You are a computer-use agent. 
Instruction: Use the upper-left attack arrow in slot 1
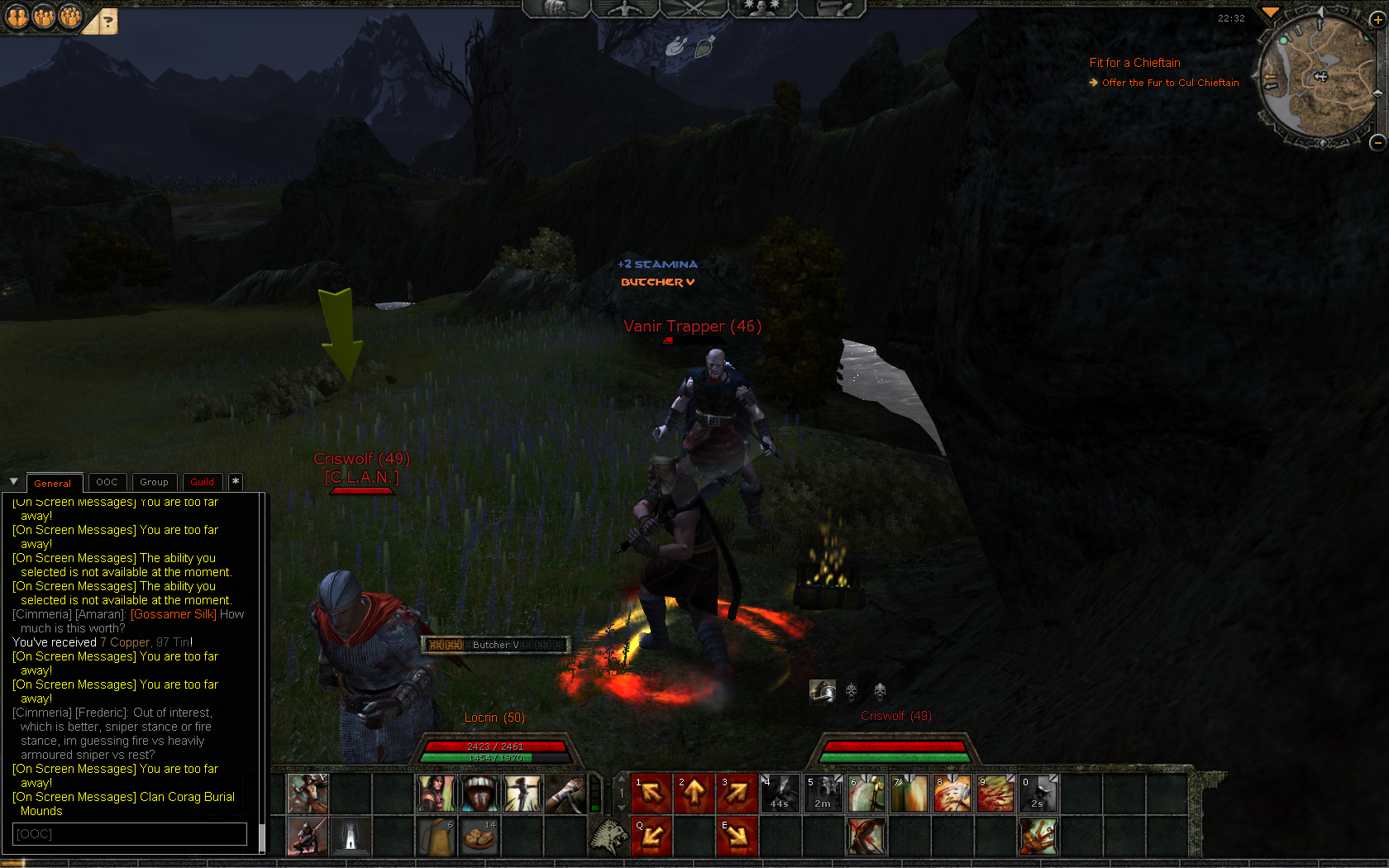coord(652,794)
